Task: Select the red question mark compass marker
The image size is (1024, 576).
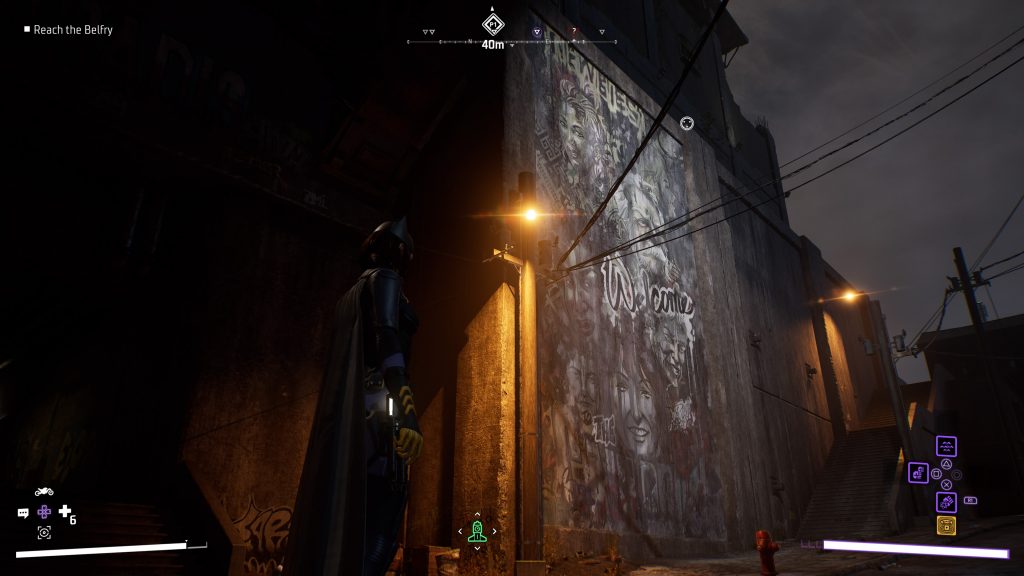Action: pos(573,31)
